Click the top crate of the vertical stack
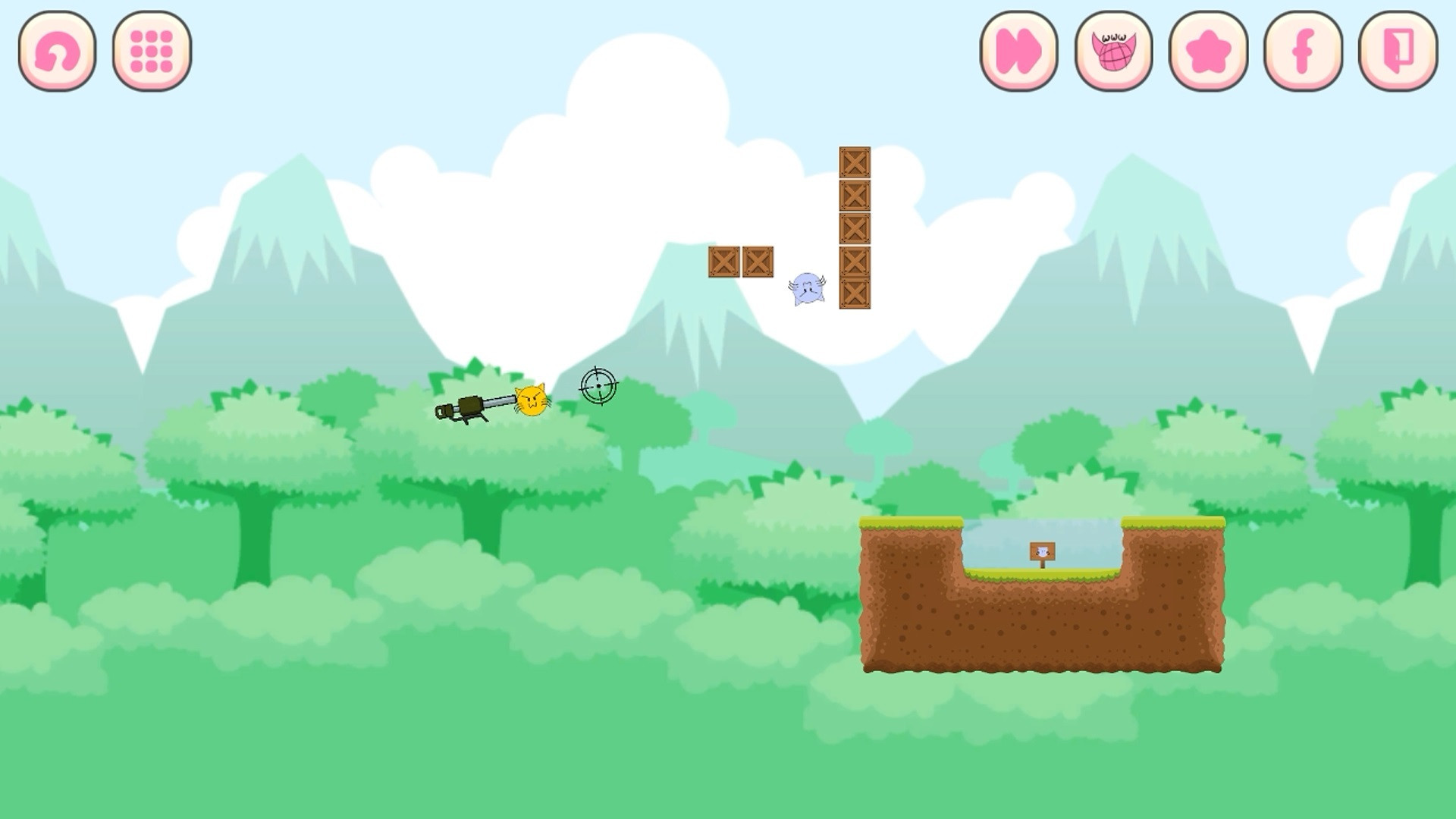Viewport: 1456px width, 819px height. (856, 162)
